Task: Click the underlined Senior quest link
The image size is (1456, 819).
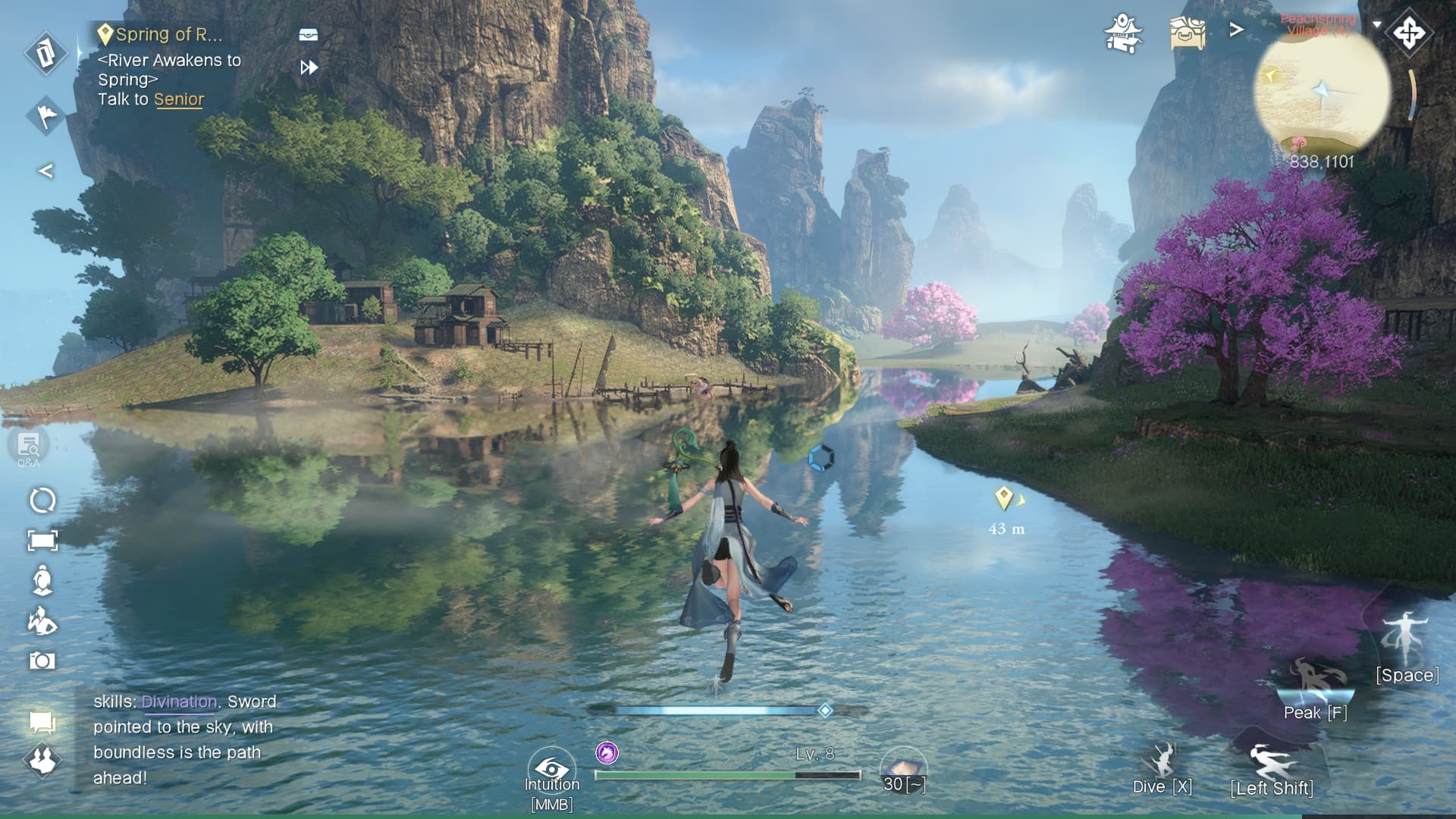Action: point(179,99)
